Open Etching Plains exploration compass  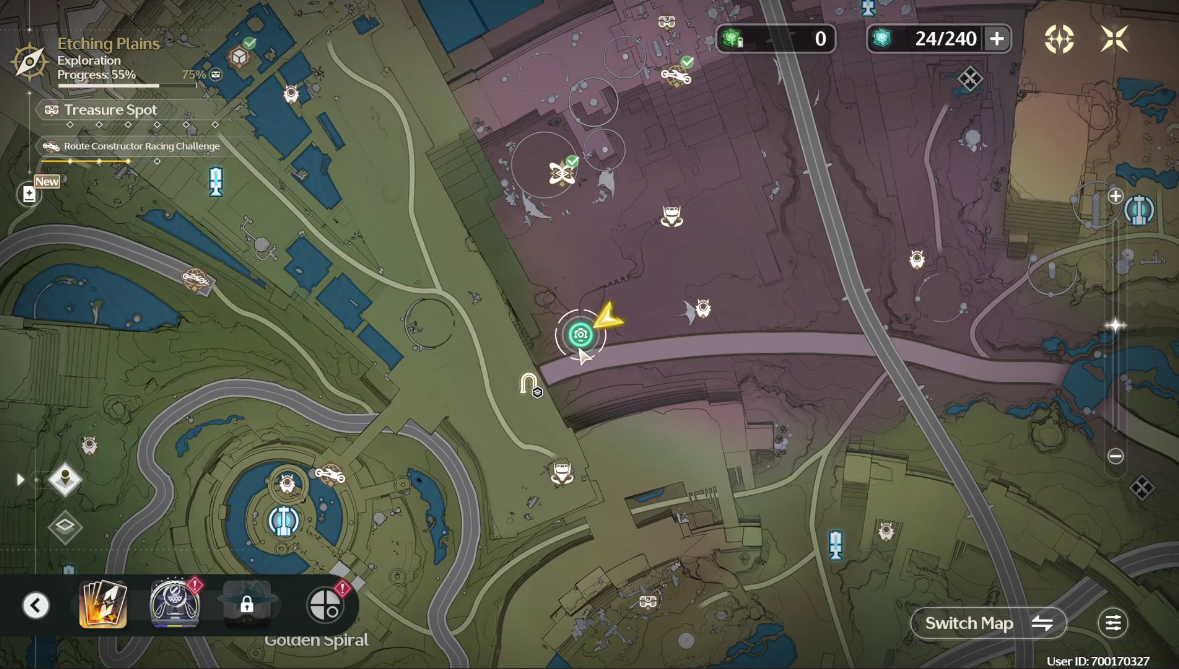point(29,60)
